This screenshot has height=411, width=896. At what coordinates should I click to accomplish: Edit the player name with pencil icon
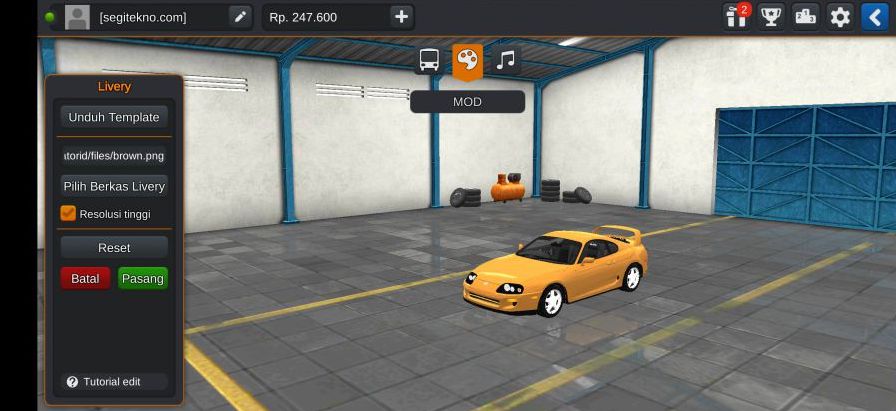click(240, 17)
